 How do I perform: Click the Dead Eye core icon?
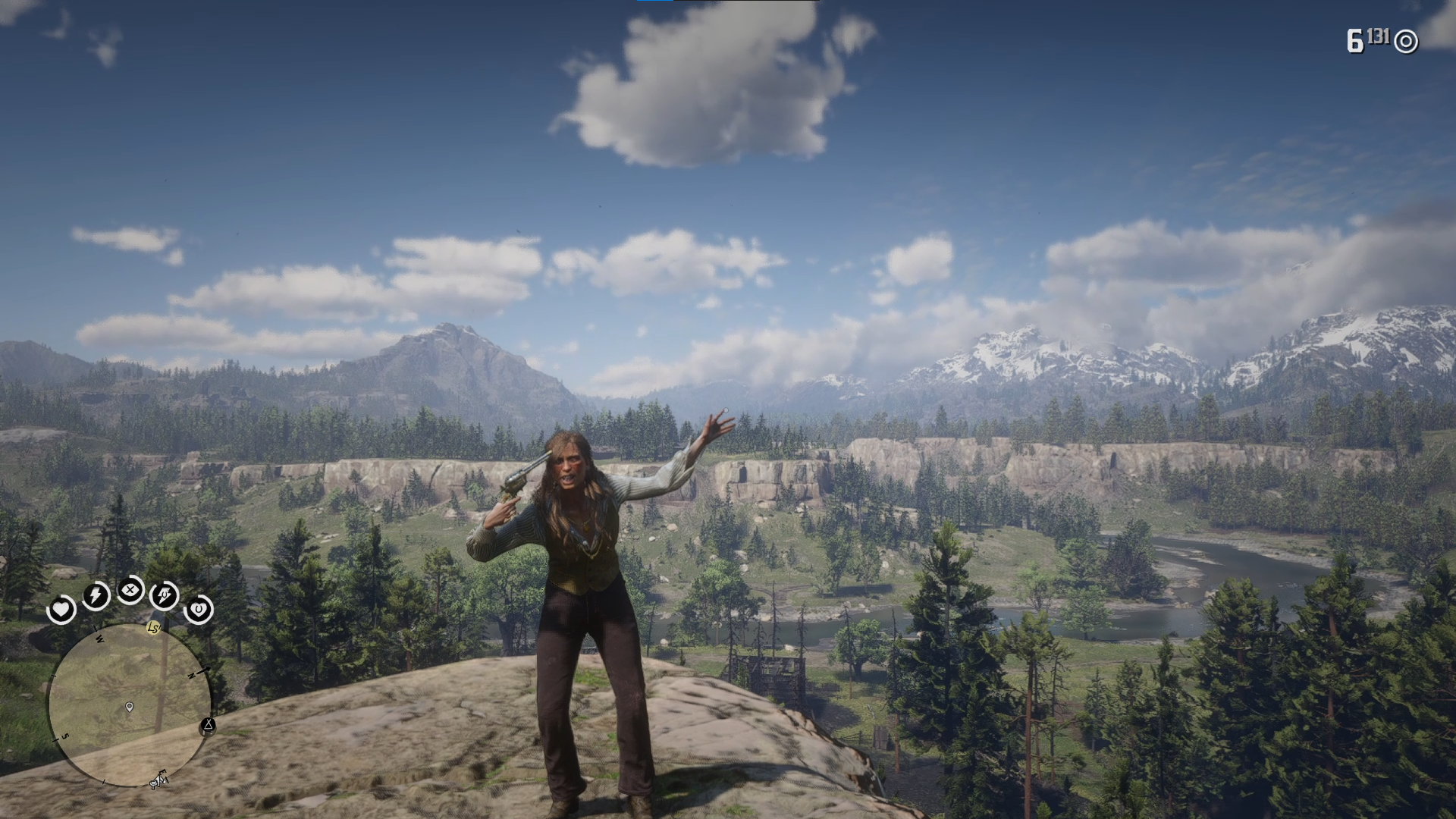point(130,589)
